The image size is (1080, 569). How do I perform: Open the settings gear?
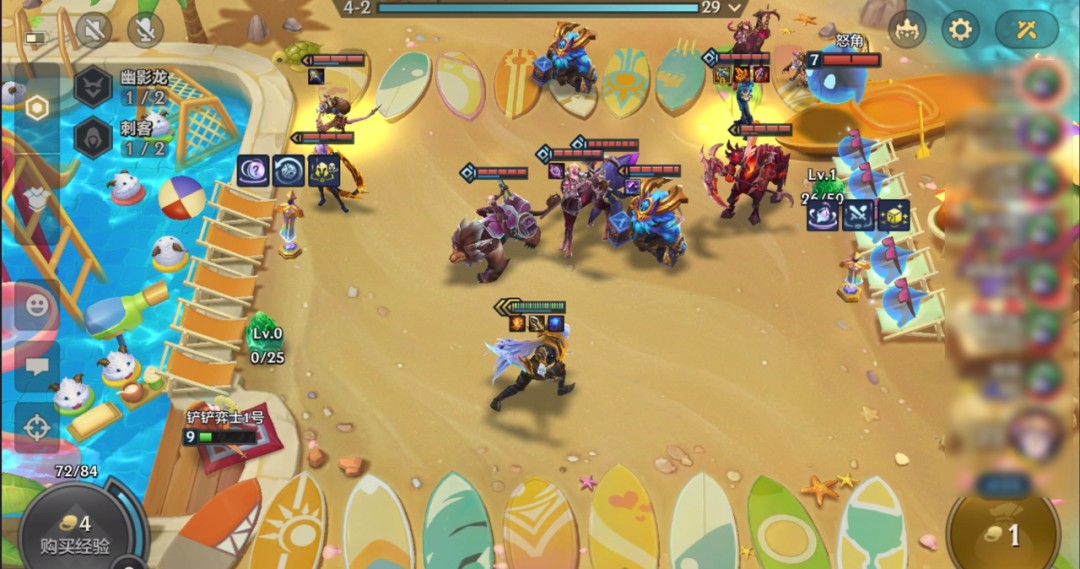click(x=960, y=30)
